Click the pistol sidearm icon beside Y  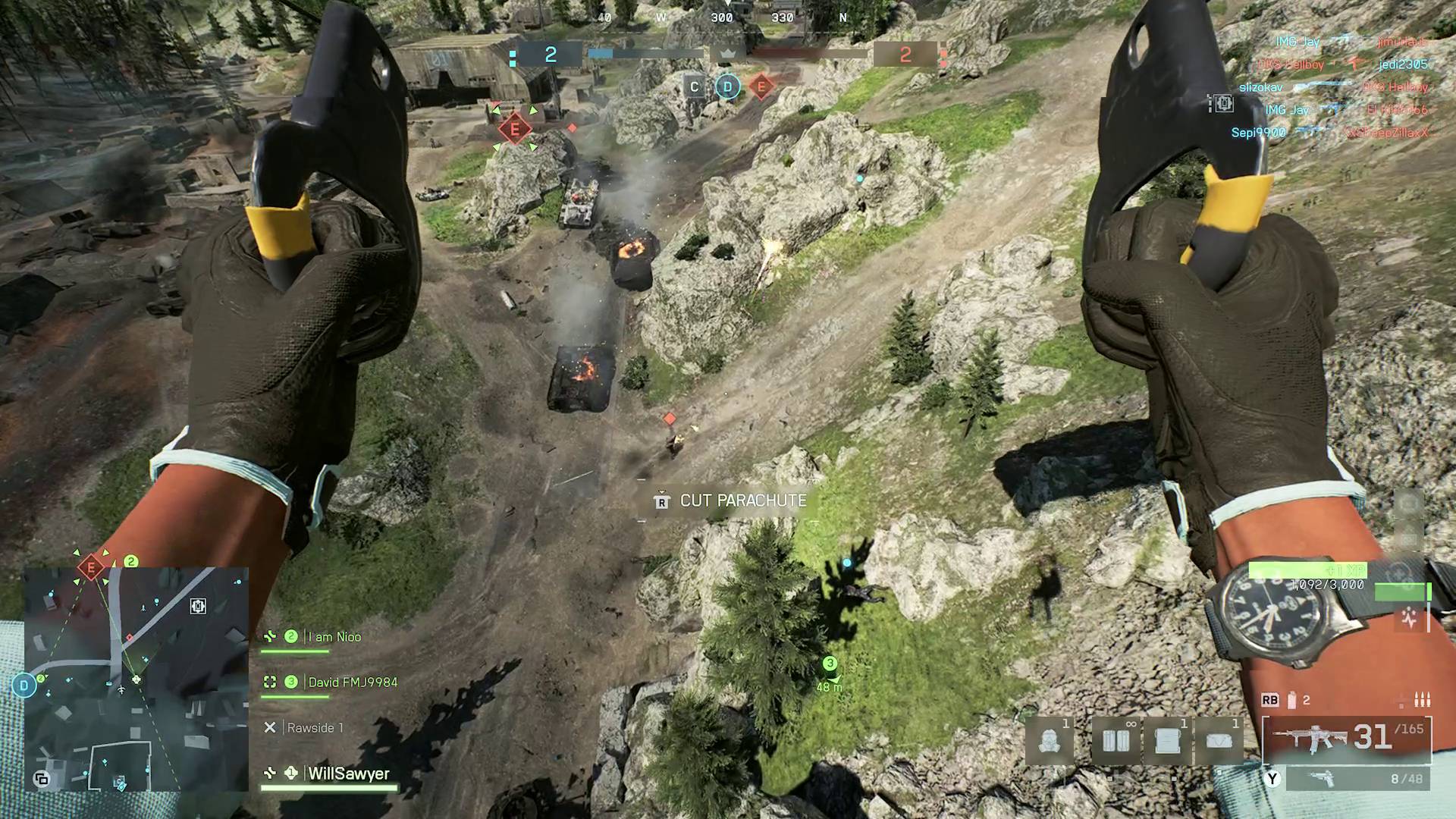click(x=1323, y=780)
